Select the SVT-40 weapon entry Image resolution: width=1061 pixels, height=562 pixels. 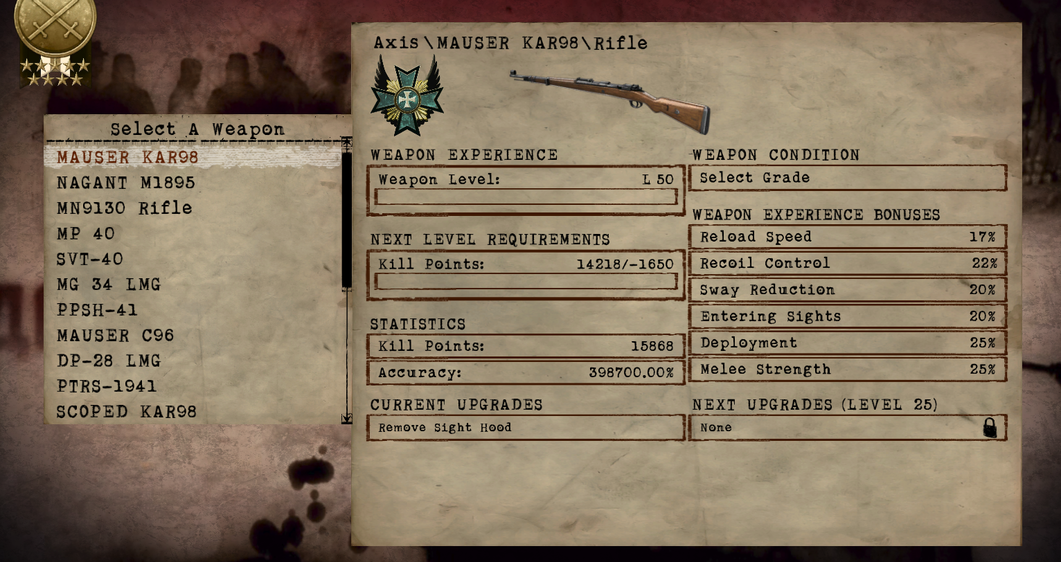(90, 259)
